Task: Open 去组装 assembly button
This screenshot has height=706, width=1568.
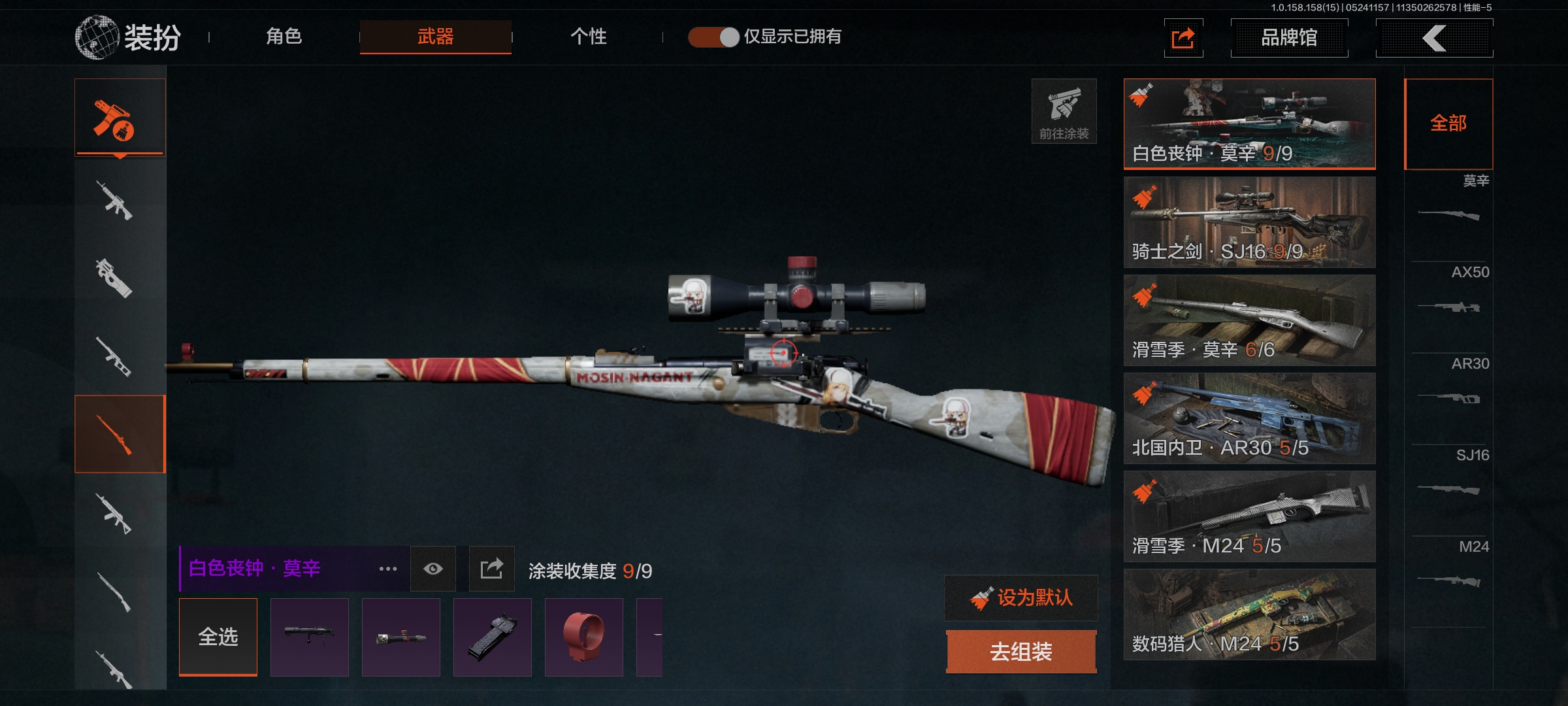Action: 1021,651
